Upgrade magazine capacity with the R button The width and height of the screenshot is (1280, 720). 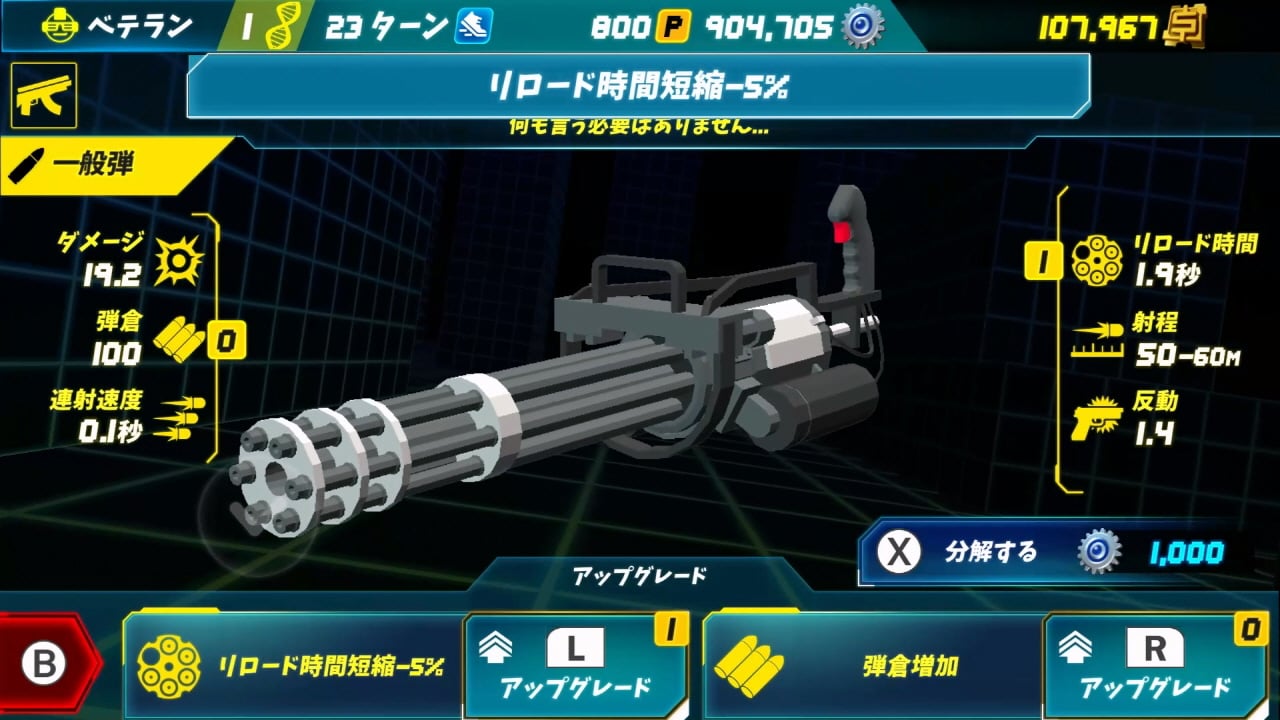click(1154, 665)
